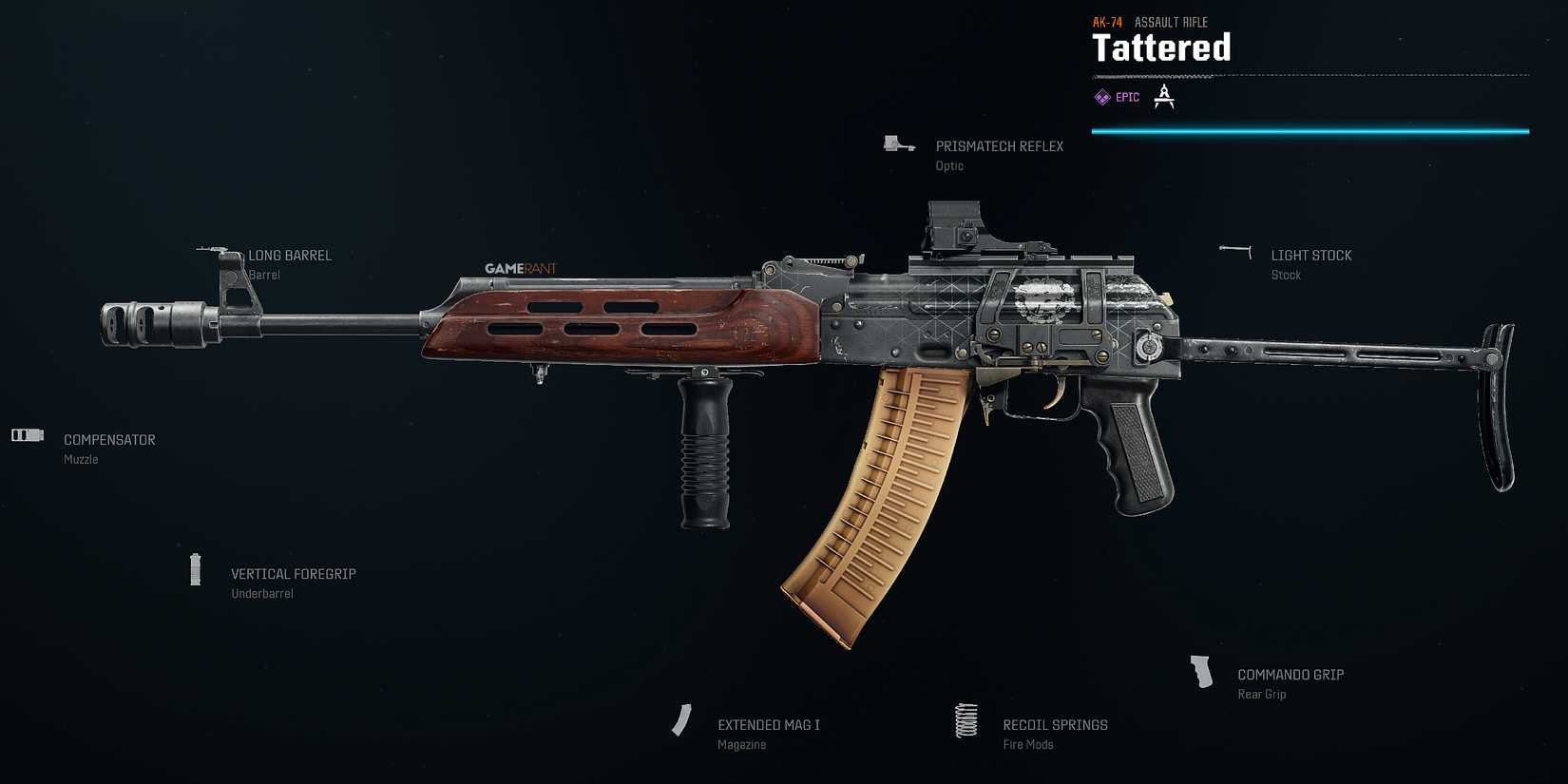Select the Extended Mag I magazine icon
The width and height of the screenshot is (1568, 784).
[682, 720]
